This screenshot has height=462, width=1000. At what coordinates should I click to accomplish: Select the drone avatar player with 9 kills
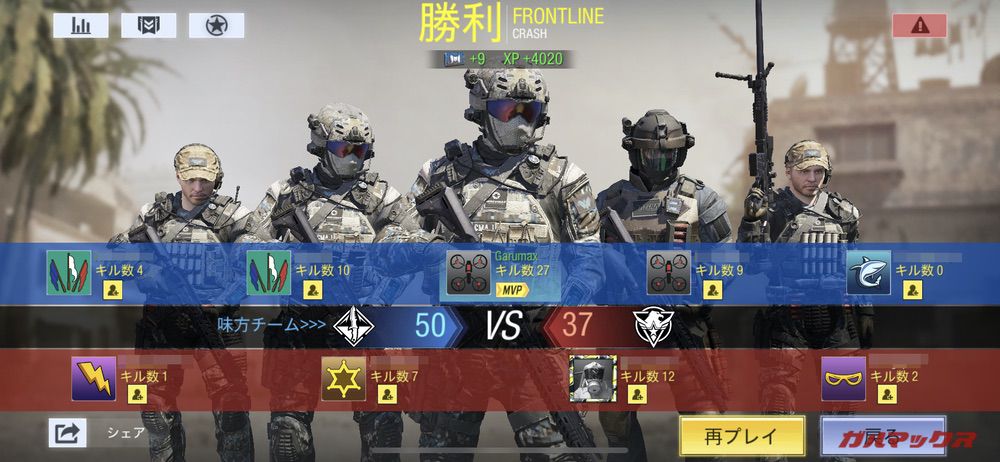click(x=669, y=274)
